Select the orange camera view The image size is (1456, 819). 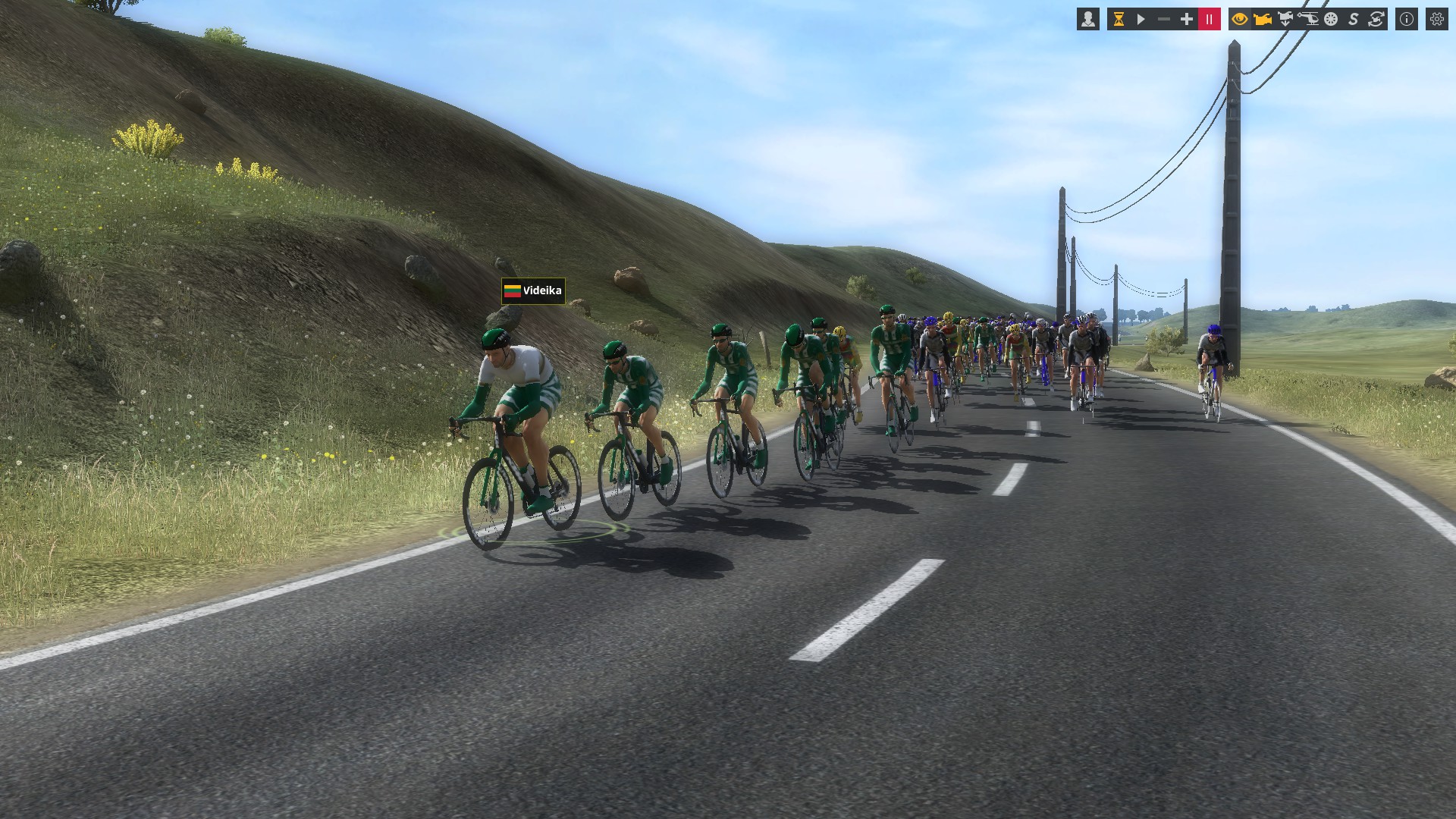click(x=1263, y=20)
